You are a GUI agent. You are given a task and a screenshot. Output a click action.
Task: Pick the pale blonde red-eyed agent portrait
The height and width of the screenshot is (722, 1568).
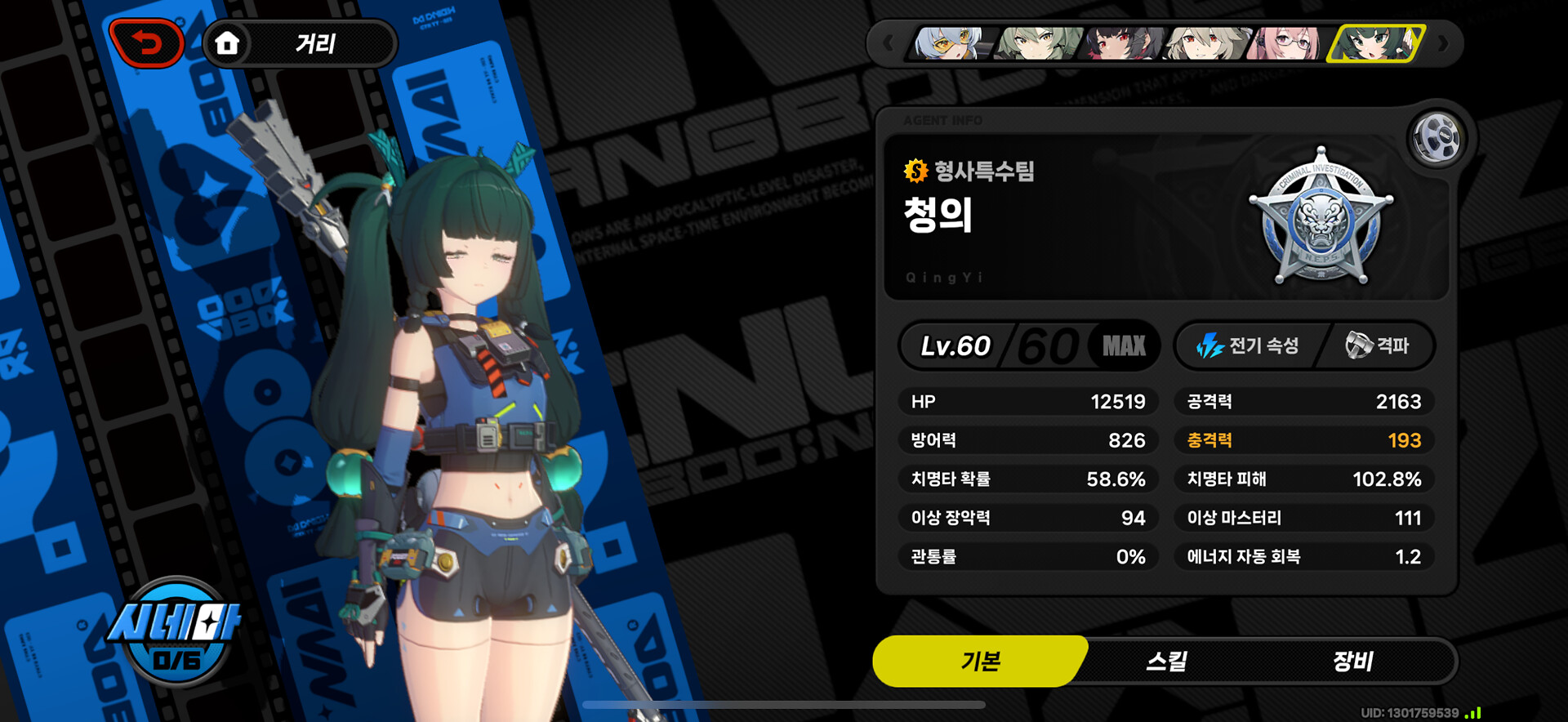pos(1207,43)
